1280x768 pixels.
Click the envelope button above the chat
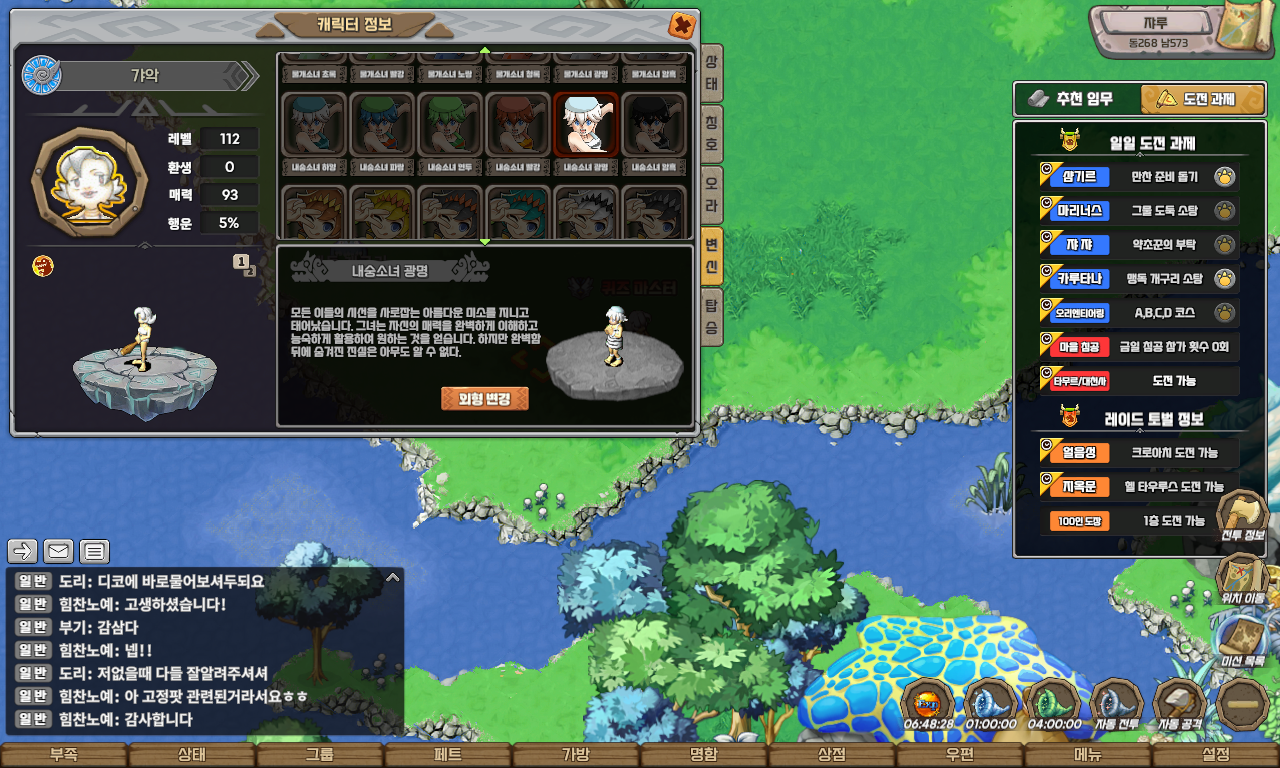[58, 551]
